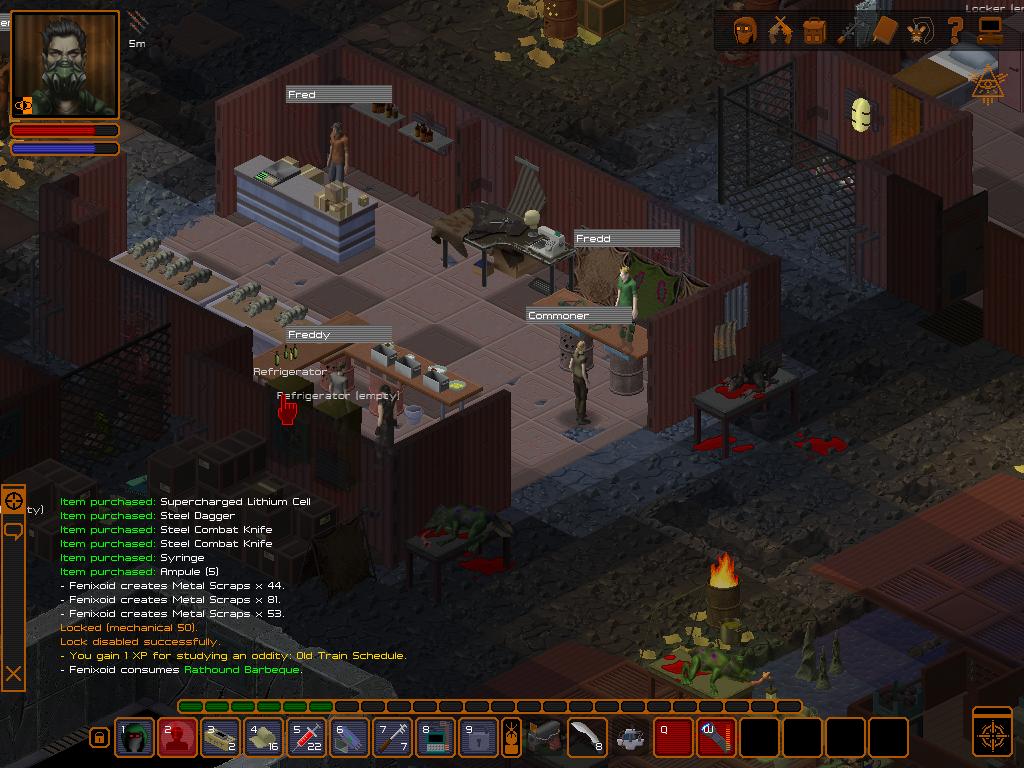Select the curved knife weapon slot
Image resolution: width=1024 pixels, height=768 pixels.
pyautogui.click(x=586, y=737)
